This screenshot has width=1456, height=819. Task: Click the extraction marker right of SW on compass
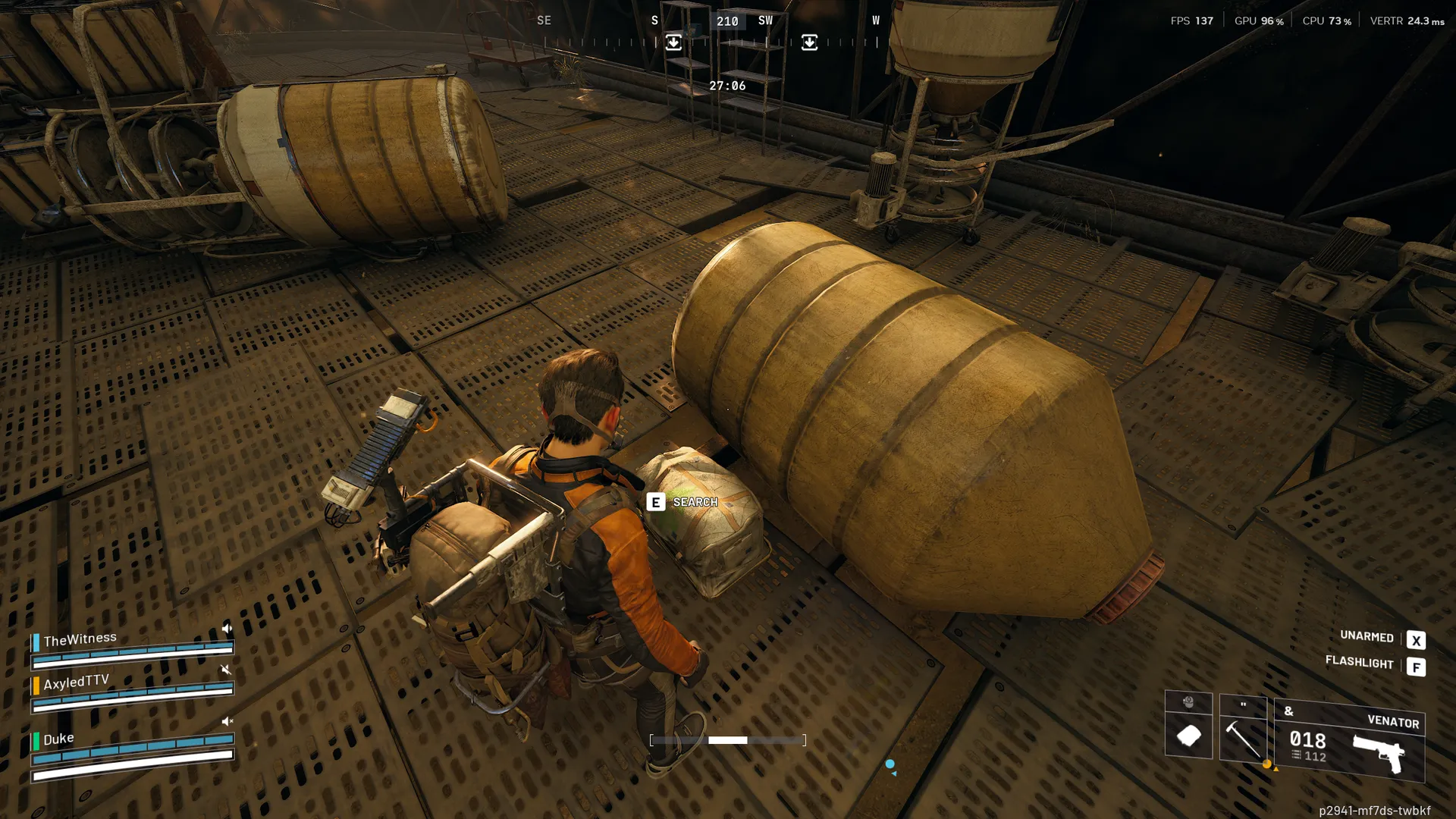(x=809, y=42)
